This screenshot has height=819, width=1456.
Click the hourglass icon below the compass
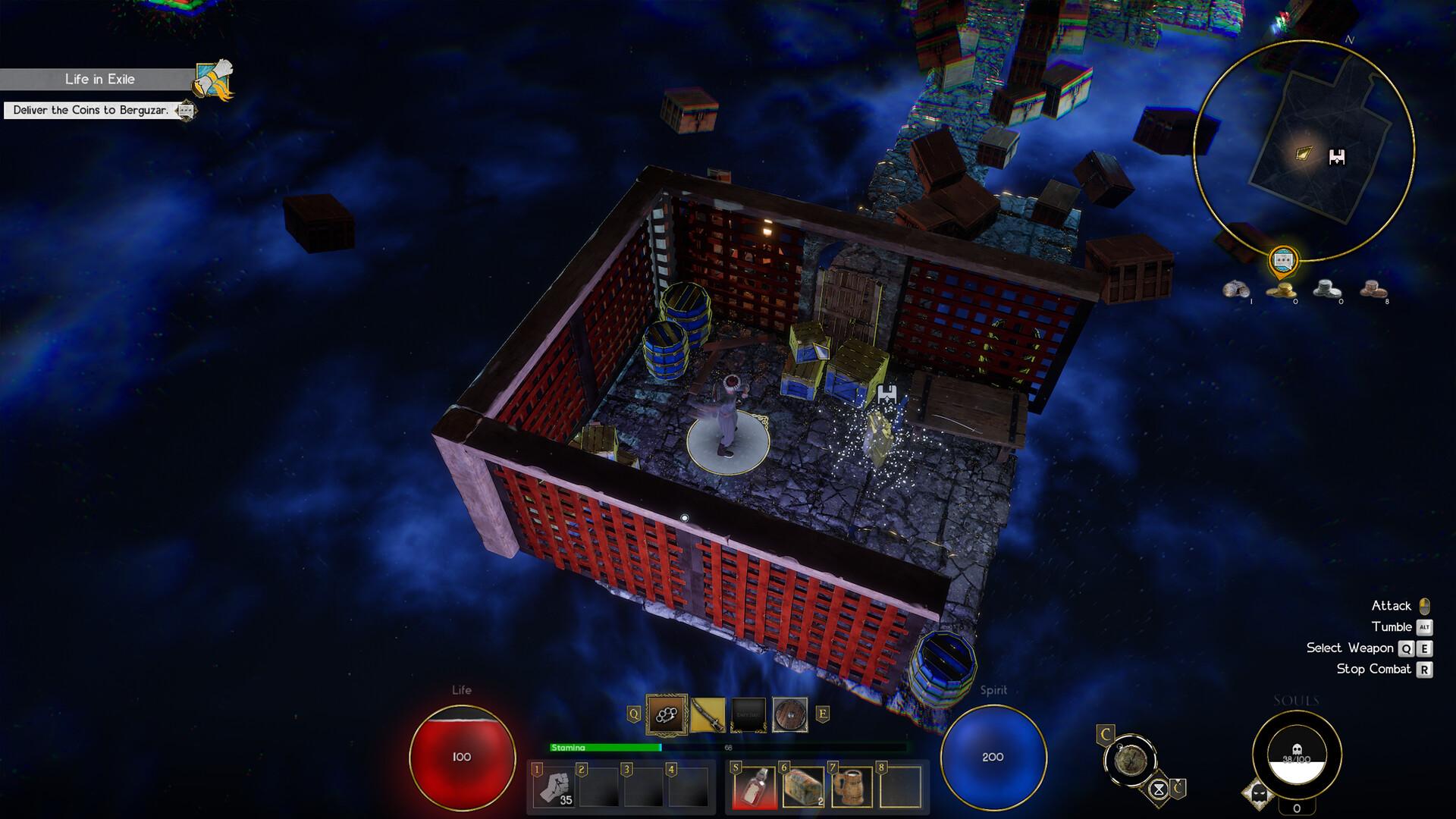(x=1158, y=789)
